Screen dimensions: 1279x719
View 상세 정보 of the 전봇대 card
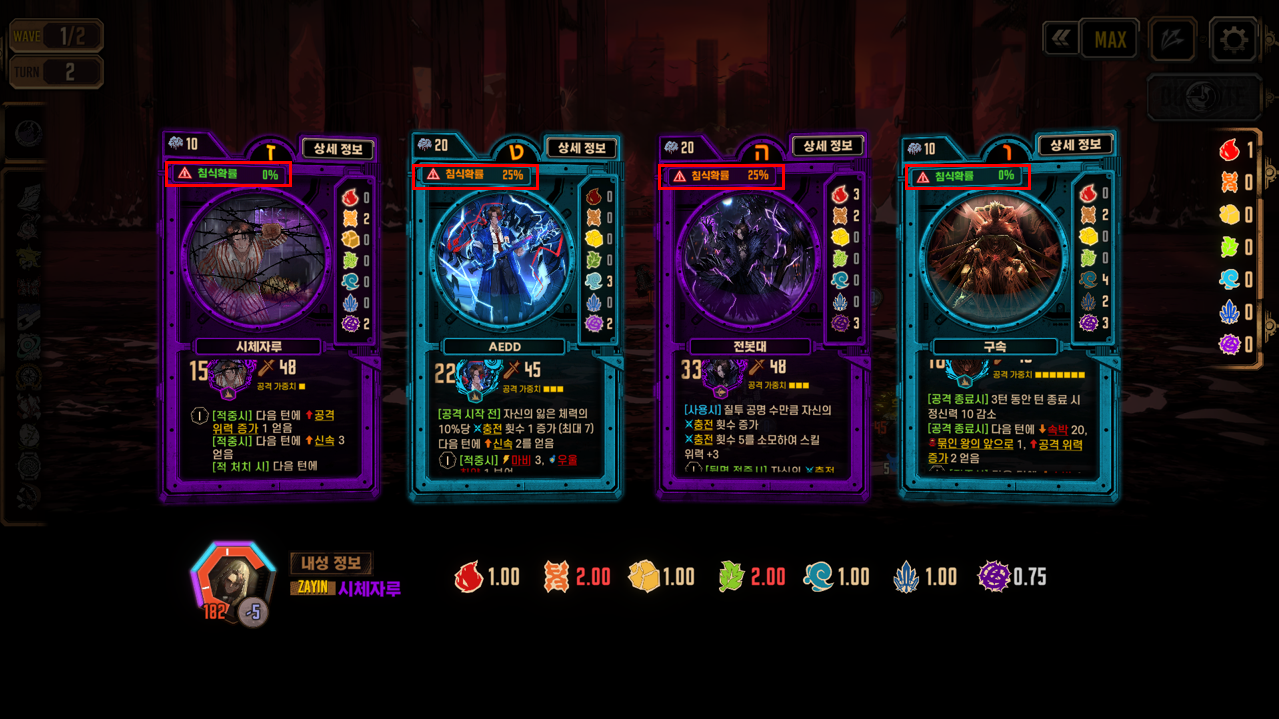[828, 146]
